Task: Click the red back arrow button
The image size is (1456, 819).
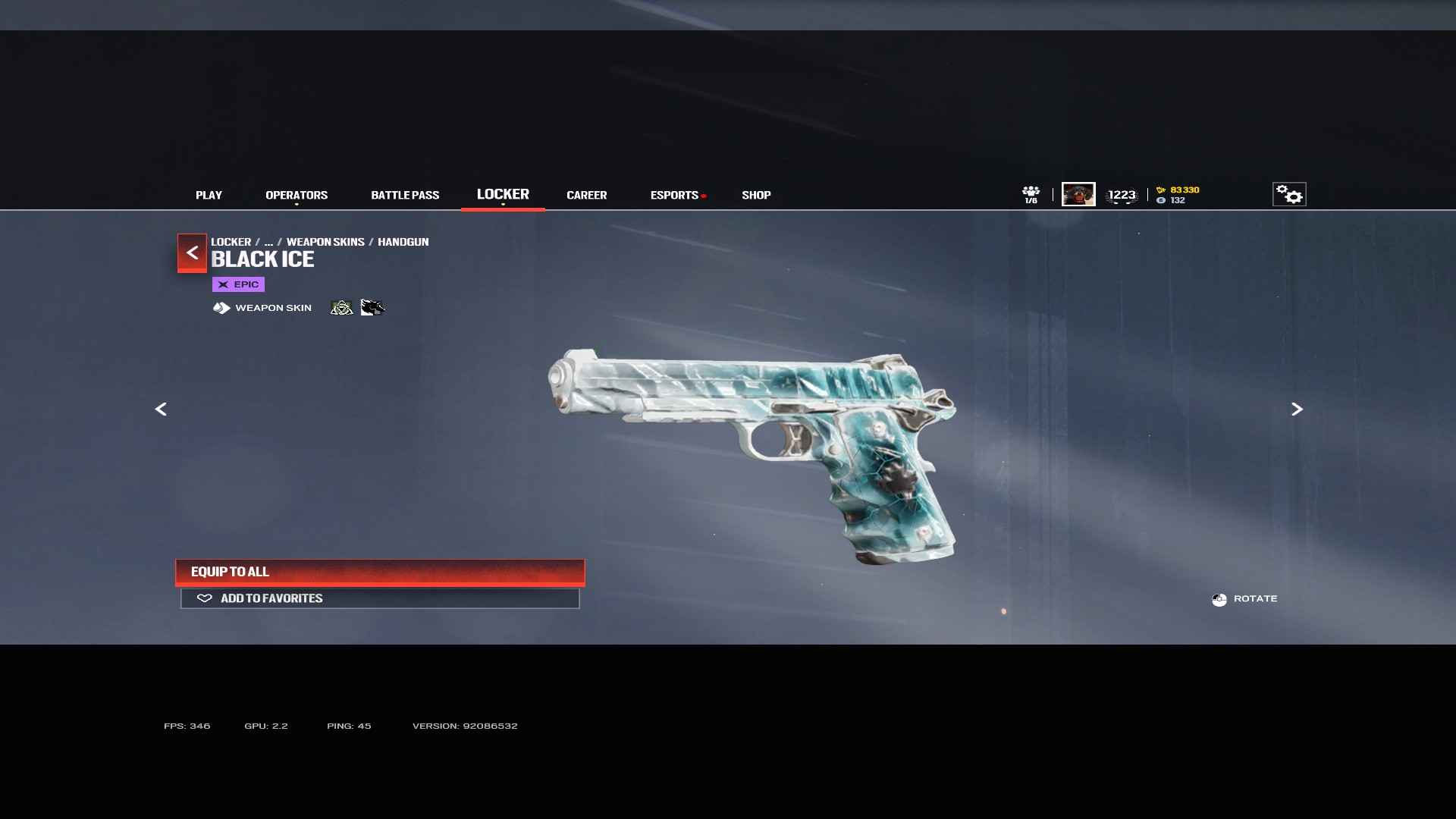Action: click(192, 253)
